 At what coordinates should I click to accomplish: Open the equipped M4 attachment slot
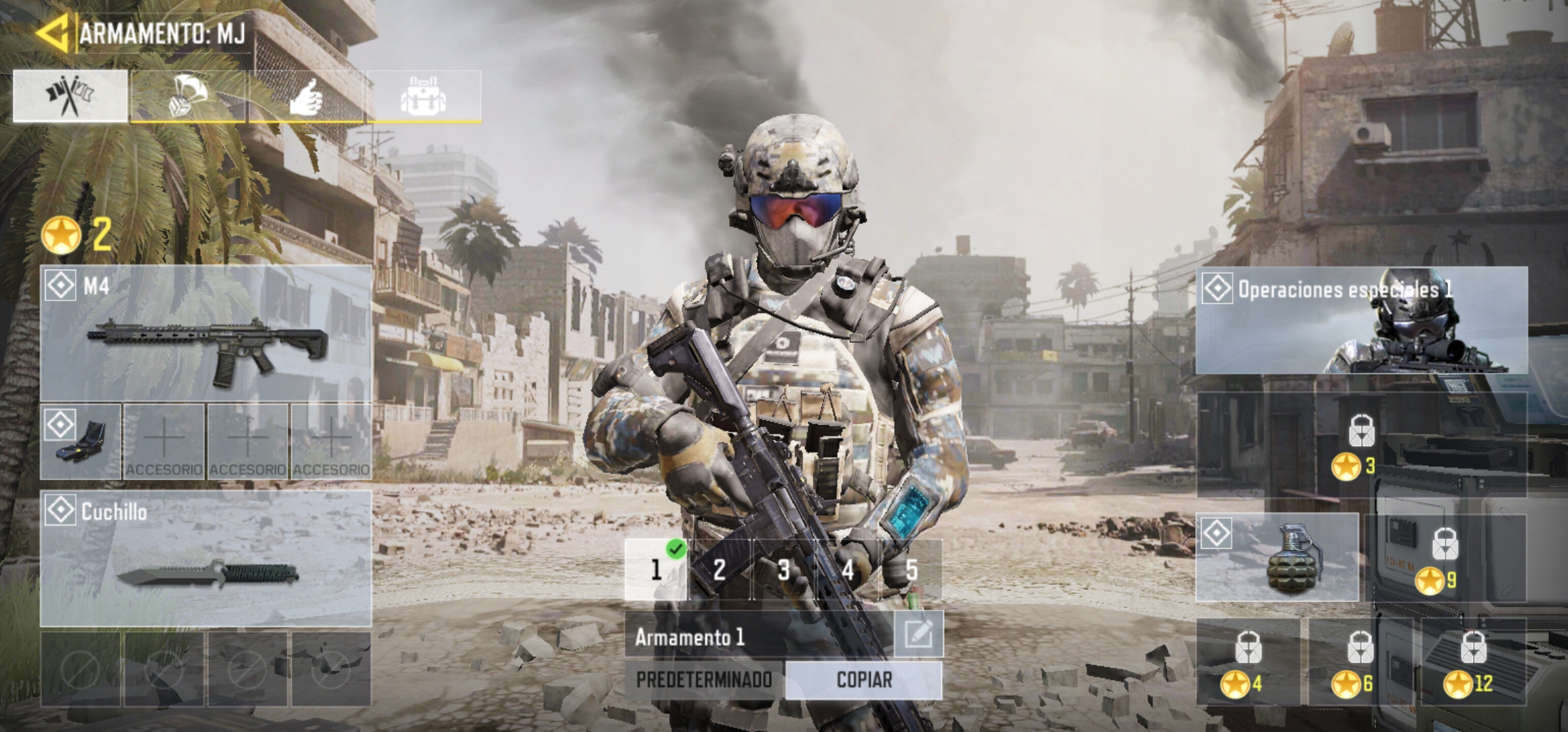click(81, 441)
